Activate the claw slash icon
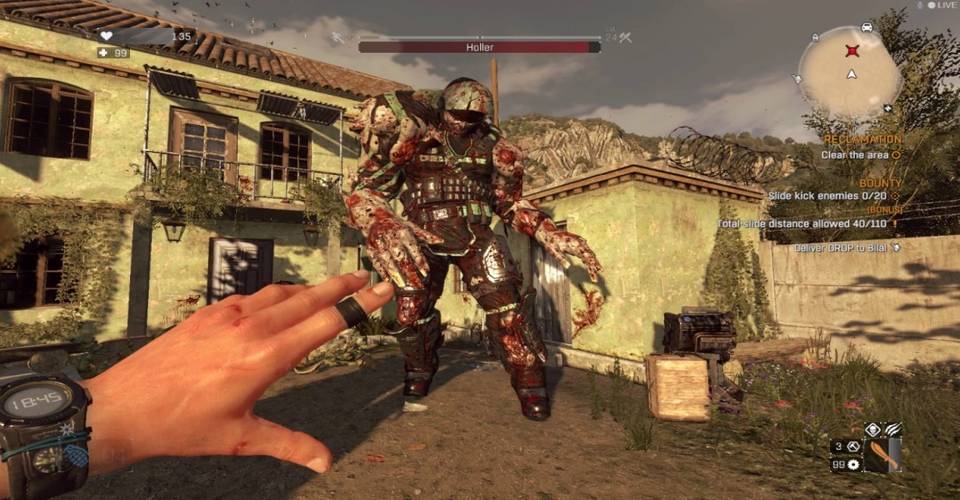Viewport: 960px width, 500px height. point(891,428)
